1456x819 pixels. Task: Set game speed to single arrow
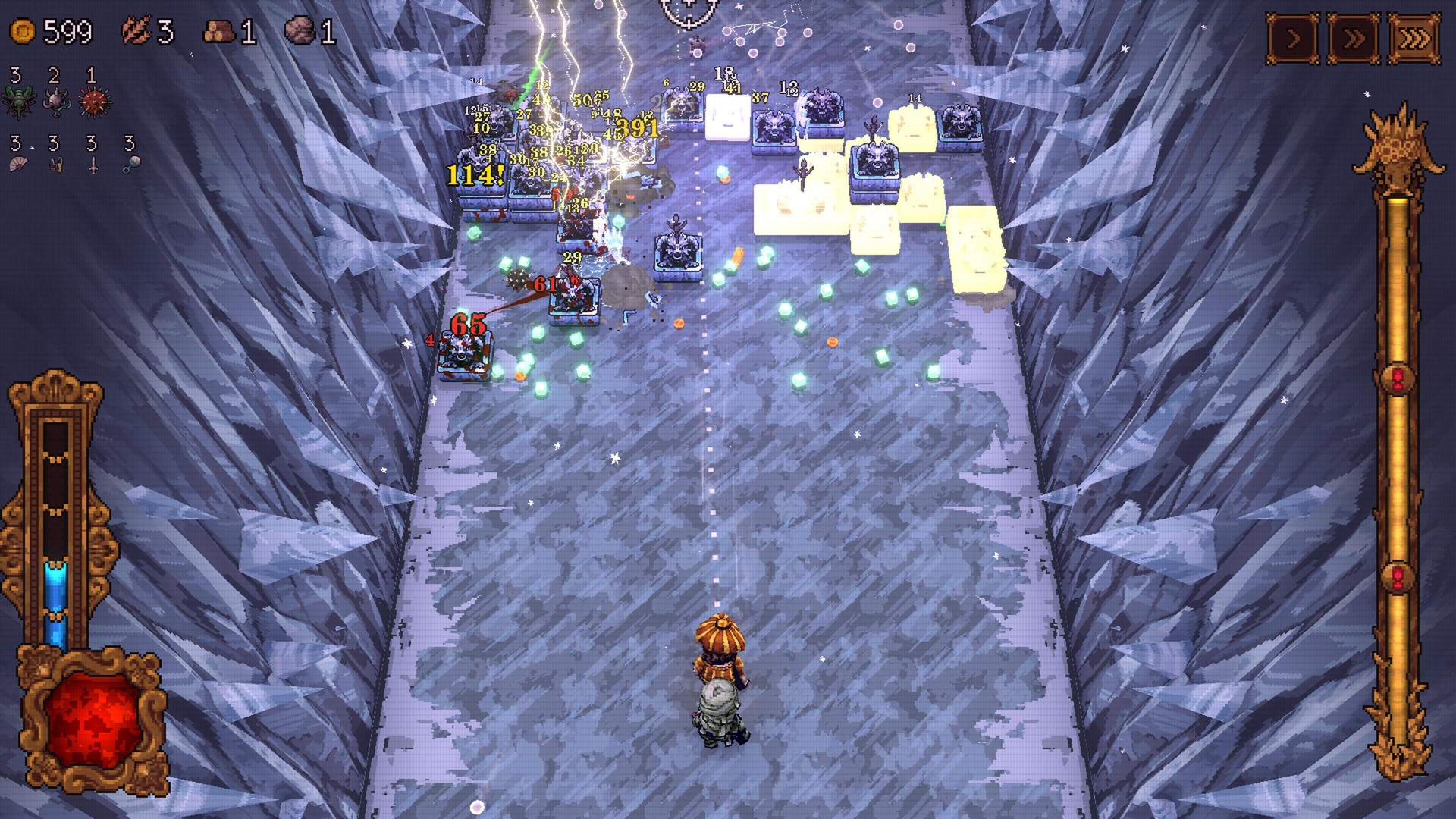[1293, 39]
